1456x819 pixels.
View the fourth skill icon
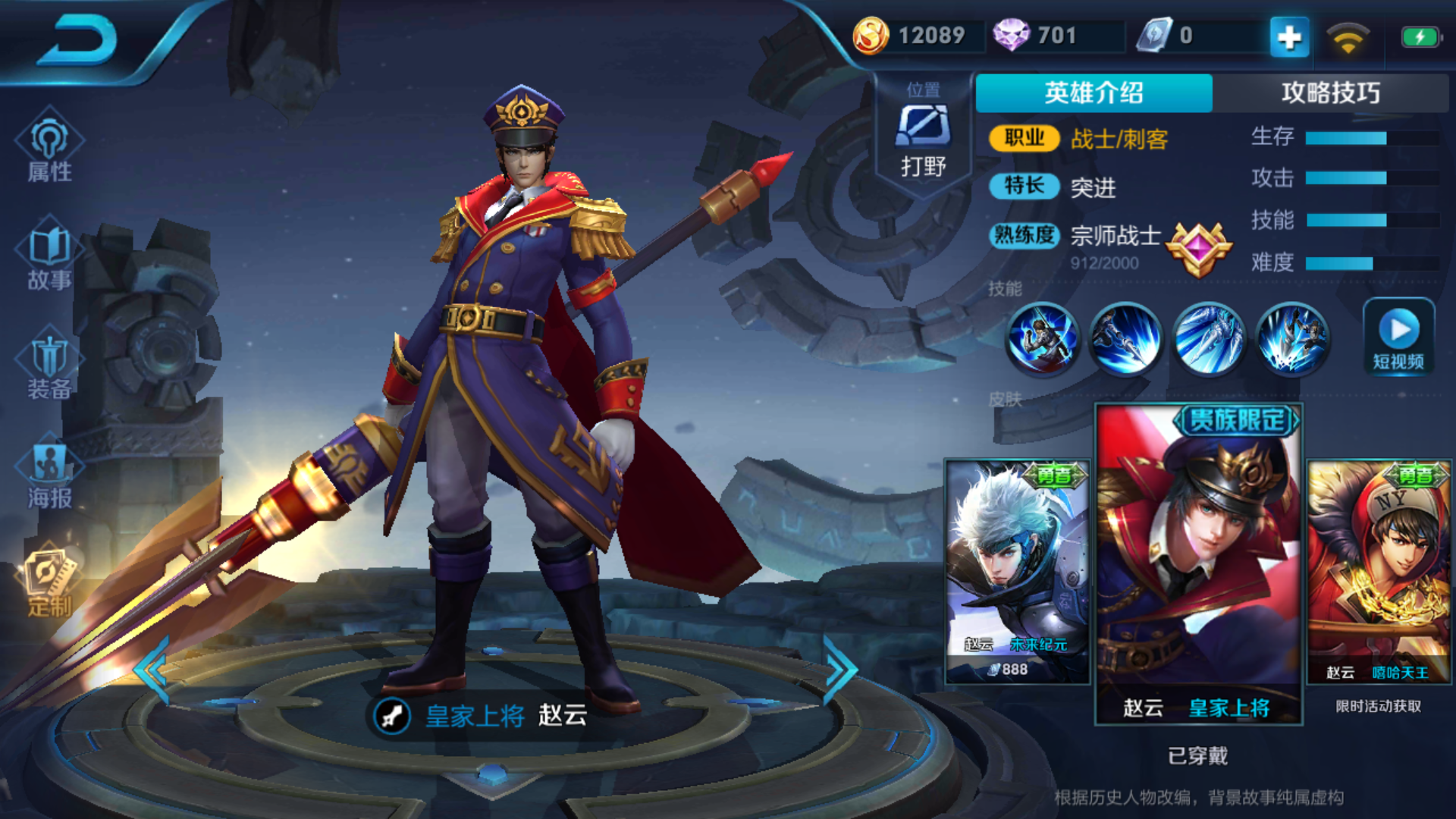1293,338
